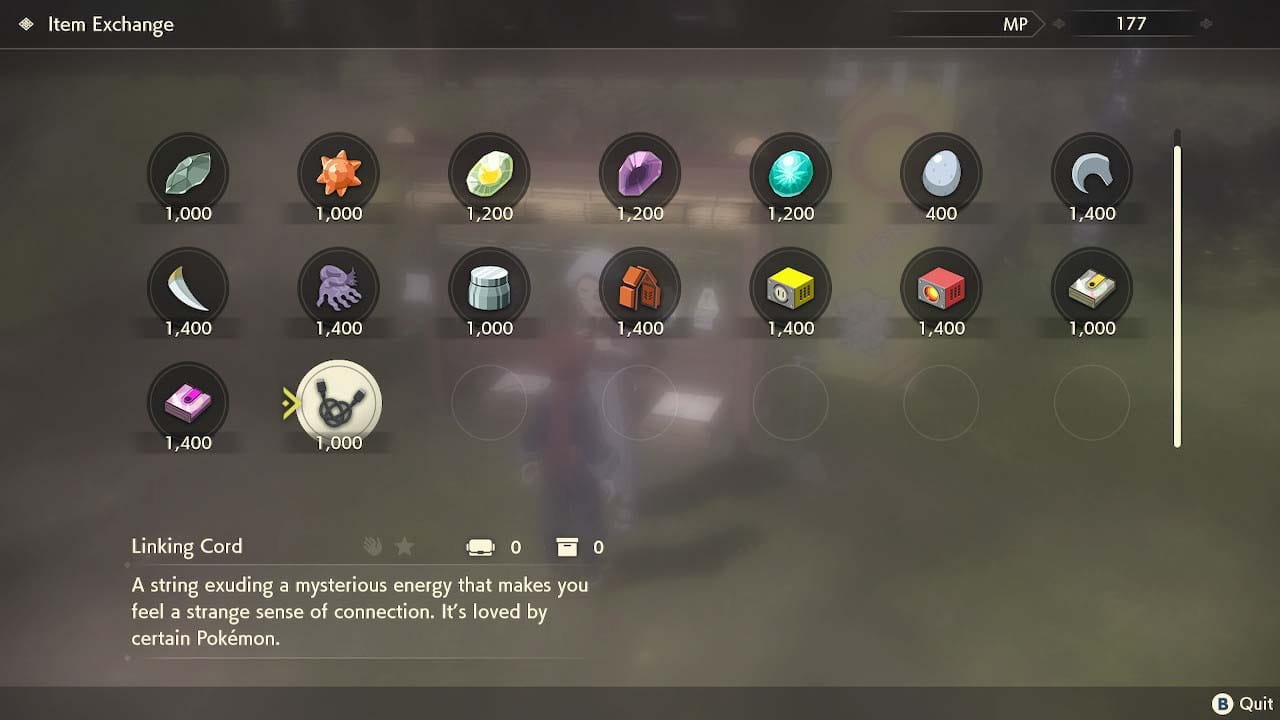
Task: Select the Oval Stone costing 400
Action: coord(941,175)
